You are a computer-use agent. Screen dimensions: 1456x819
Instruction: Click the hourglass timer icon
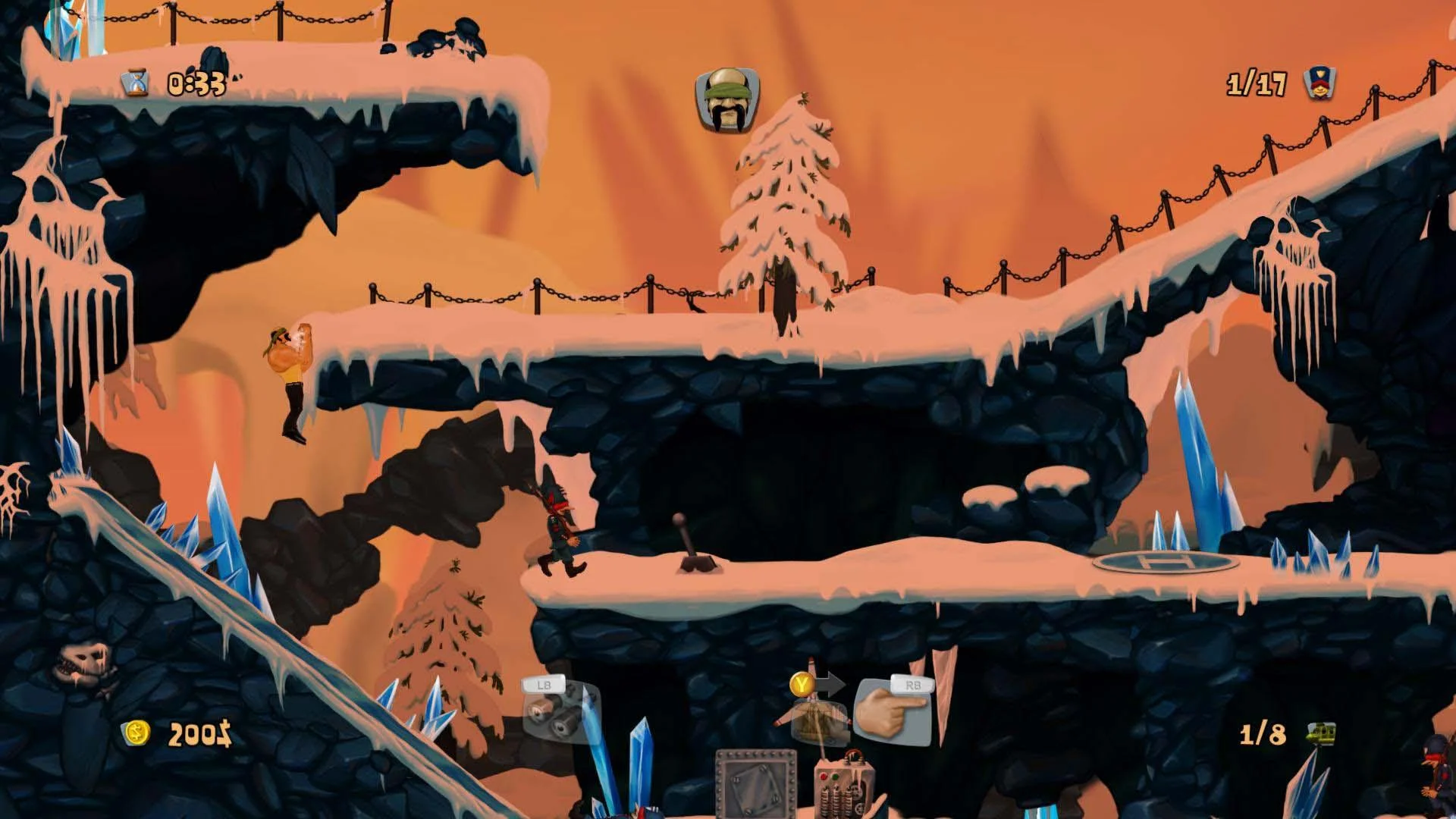point(135,81)
